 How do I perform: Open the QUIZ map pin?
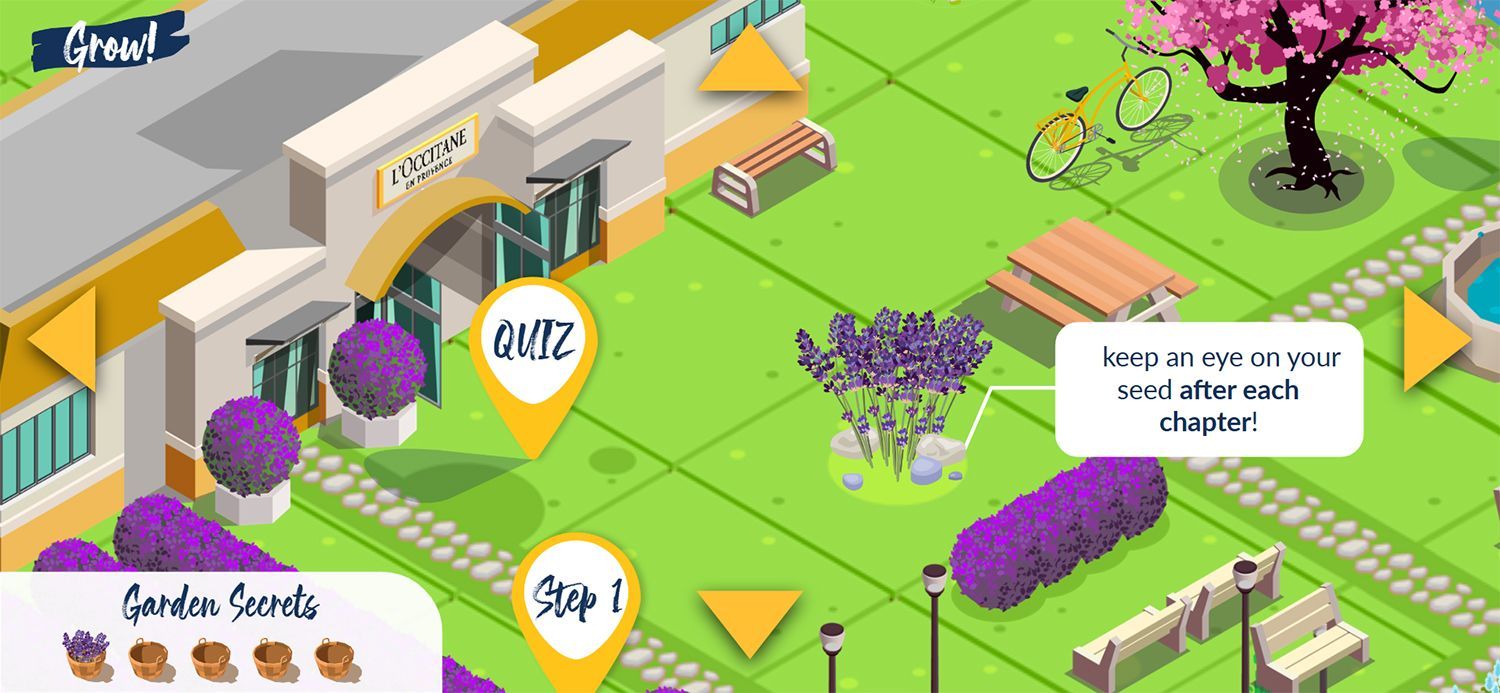coord(533,345)
